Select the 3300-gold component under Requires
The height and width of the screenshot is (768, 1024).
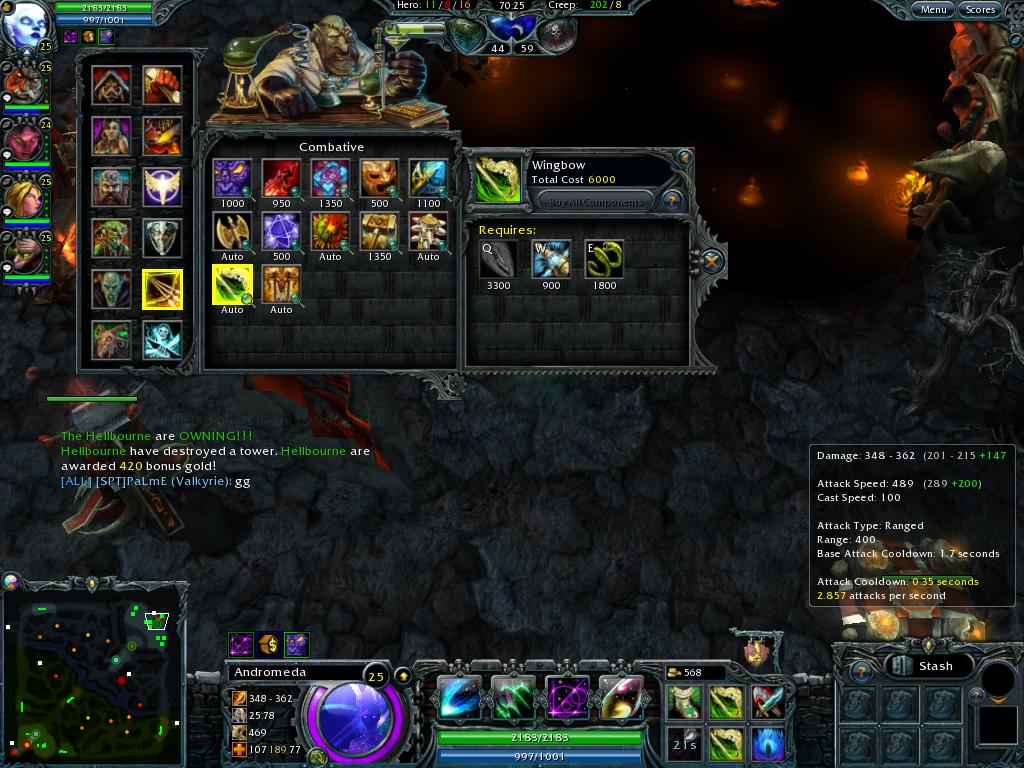(498, 260)
